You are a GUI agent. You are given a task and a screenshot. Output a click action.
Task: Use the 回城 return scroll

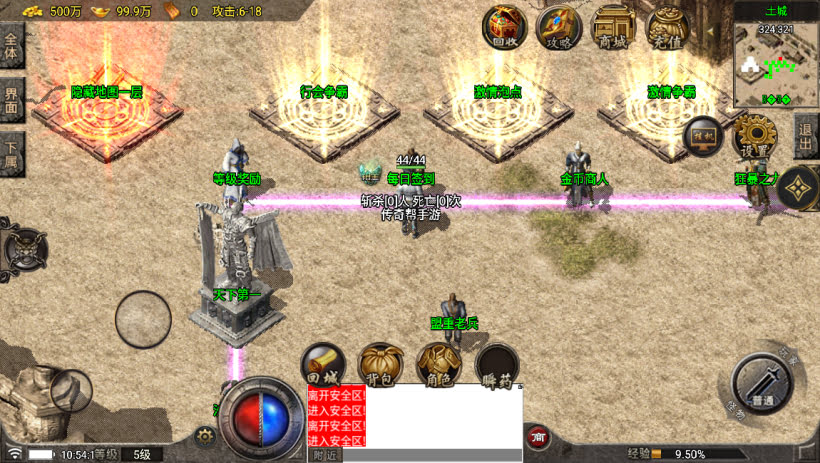click(325, 365)
